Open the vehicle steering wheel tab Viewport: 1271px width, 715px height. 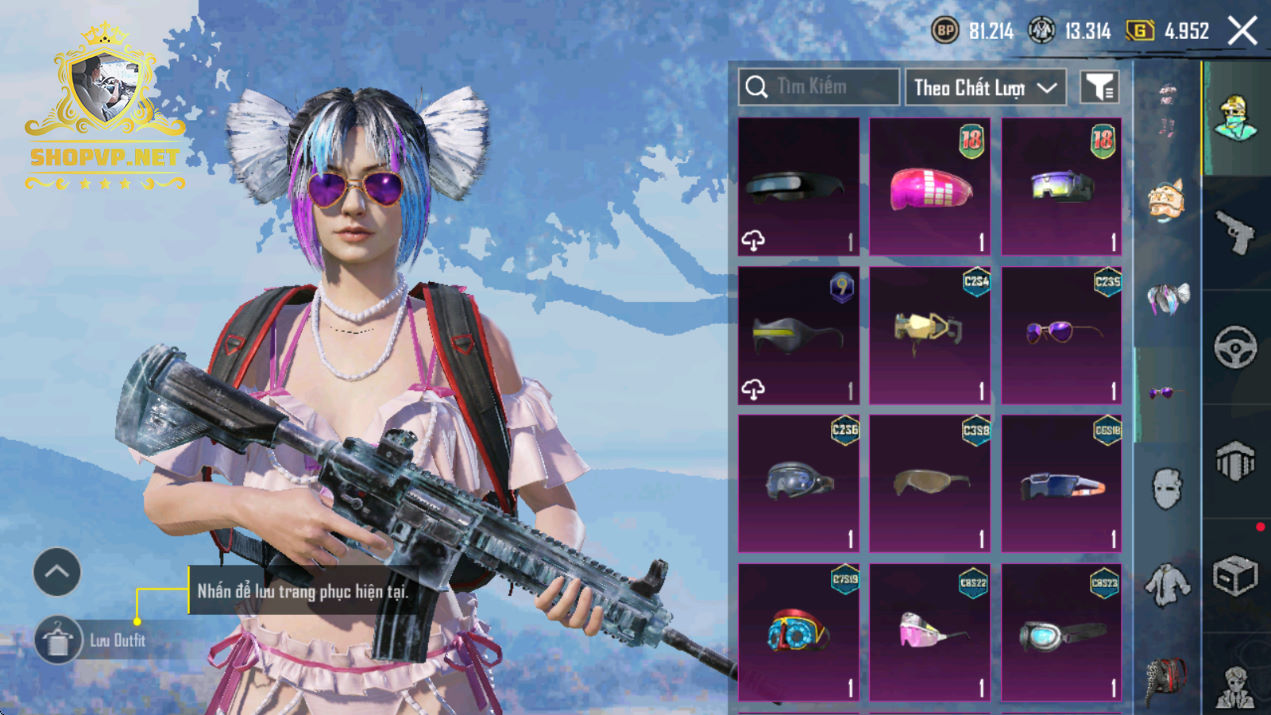1236,347
